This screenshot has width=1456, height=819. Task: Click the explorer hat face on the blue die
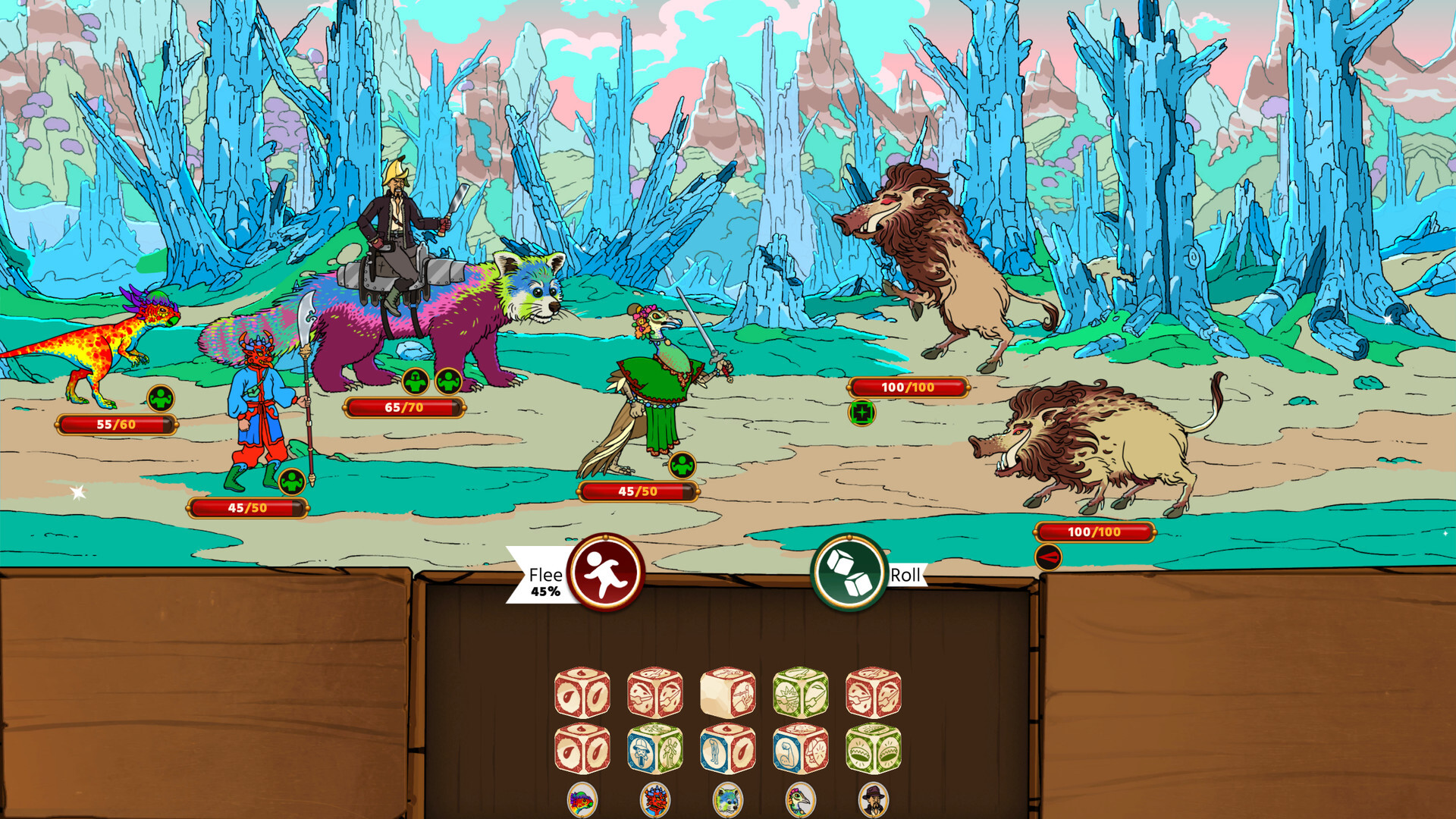pyautogui.click(x=641, y=754)
